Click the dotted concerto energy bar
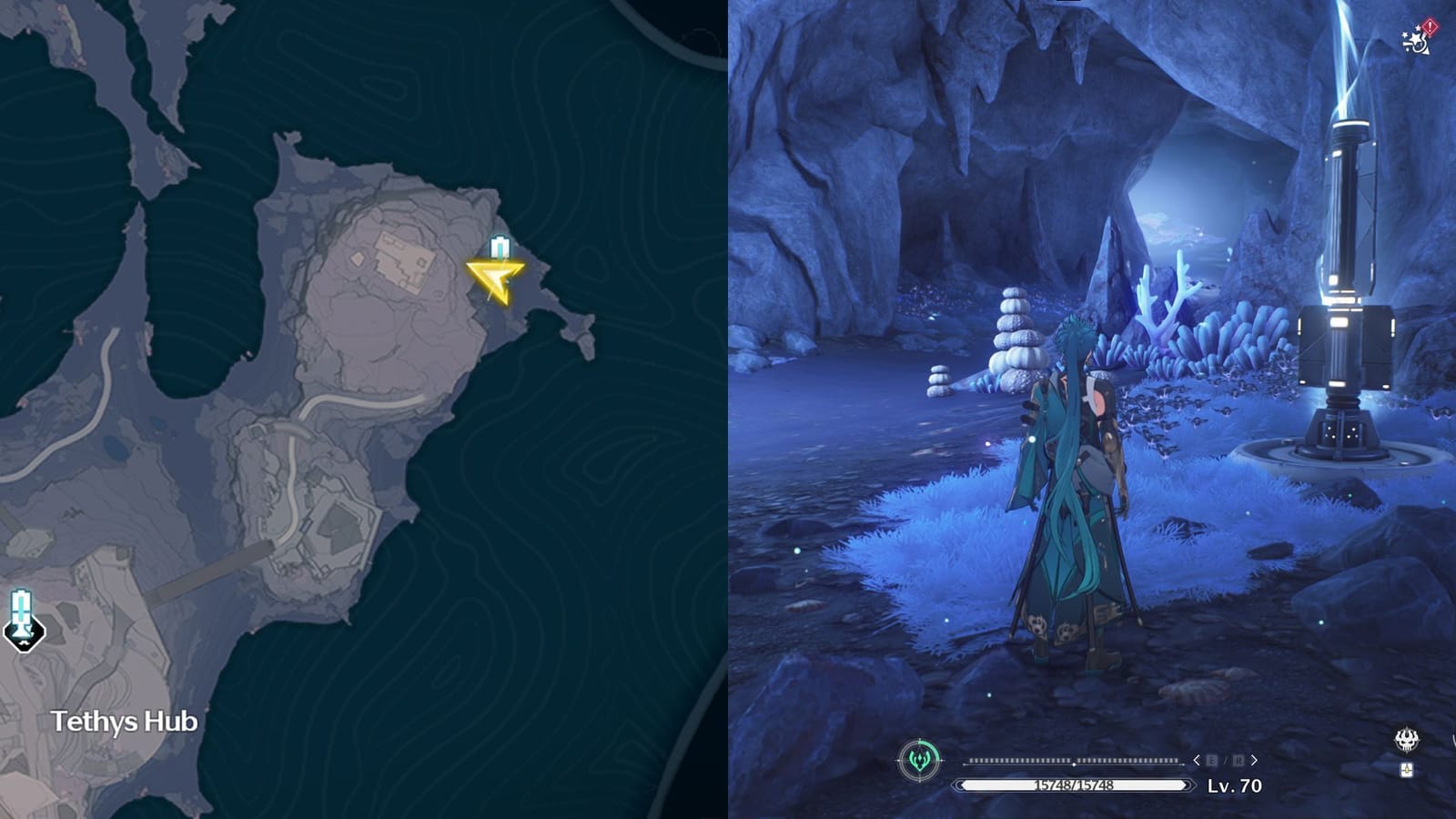The image size is (1456, 819). point(1074,761)
